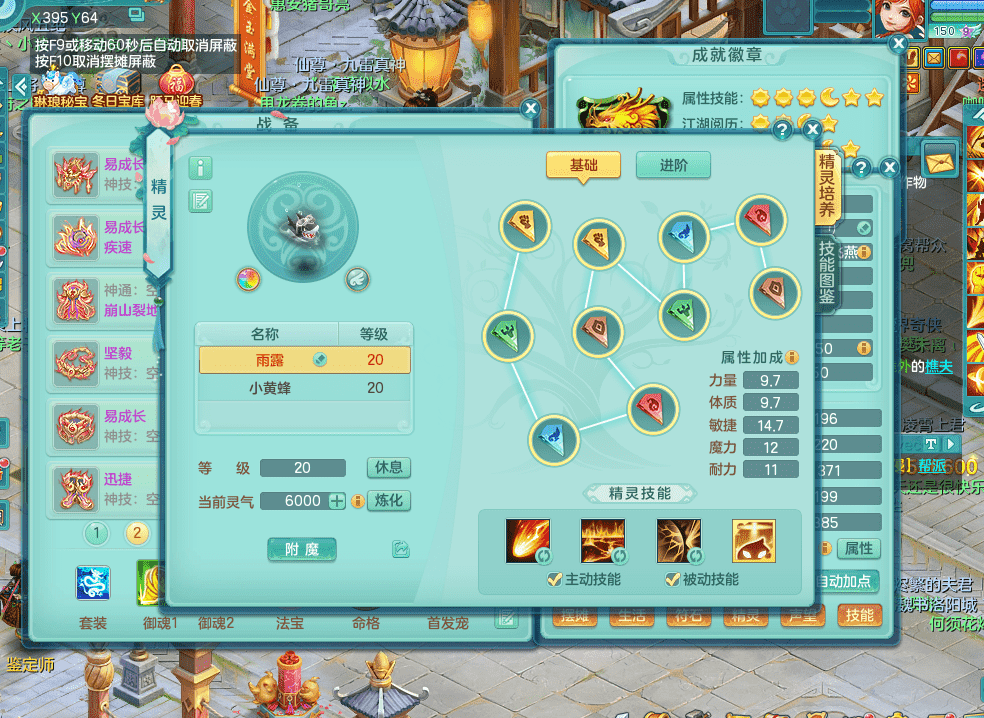The height and width of the screenshot is (718, 984).
Task: Select the fireball spirit skill icon
Action: click(x=527, y=541)
